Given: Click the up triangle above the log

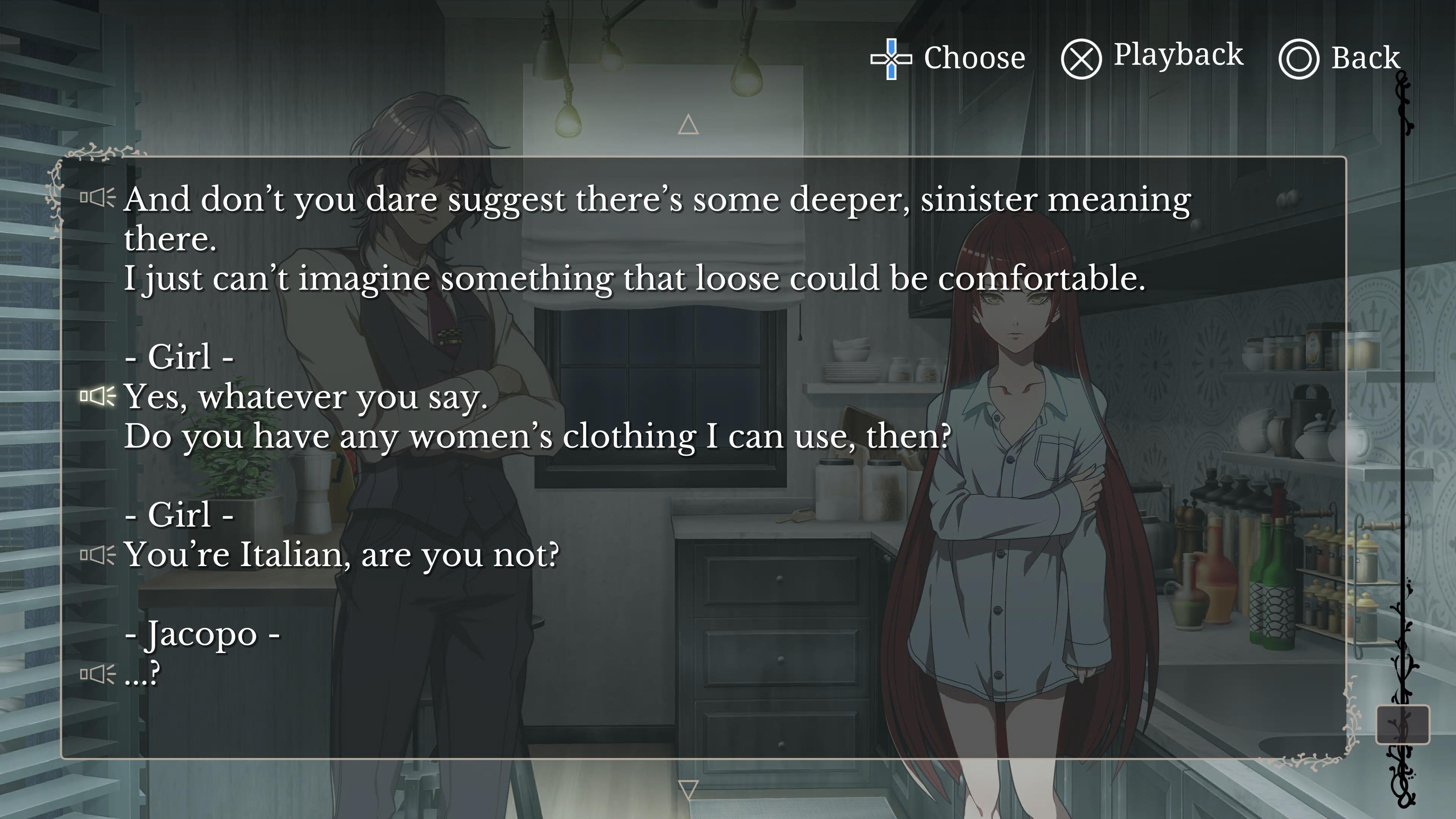Looking at the screenshot, I should [x=688, y=125].
